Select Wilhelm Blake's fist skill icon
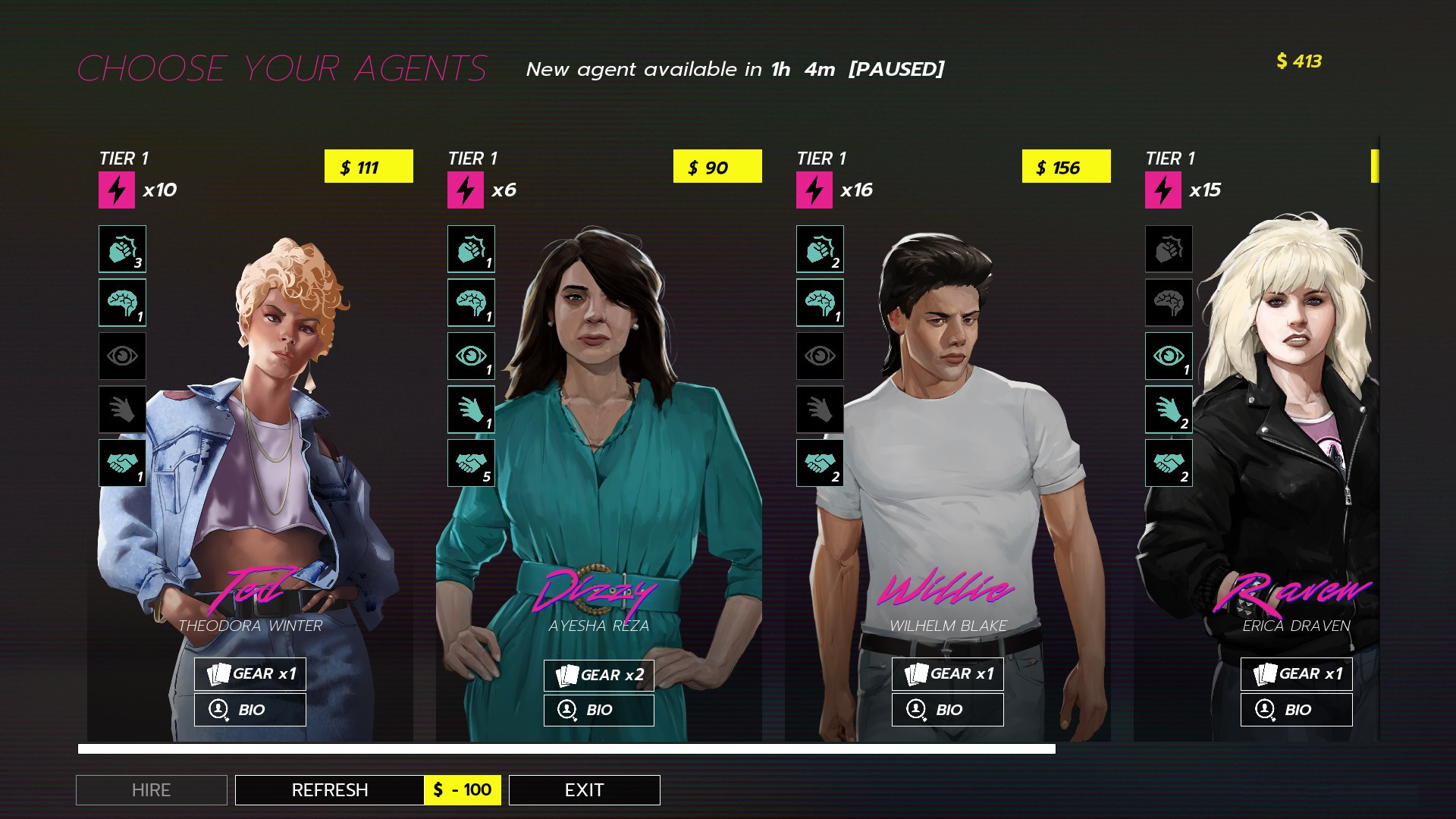Image resolution: width=1456 pixels, height=819 pixels. point(820,249)
